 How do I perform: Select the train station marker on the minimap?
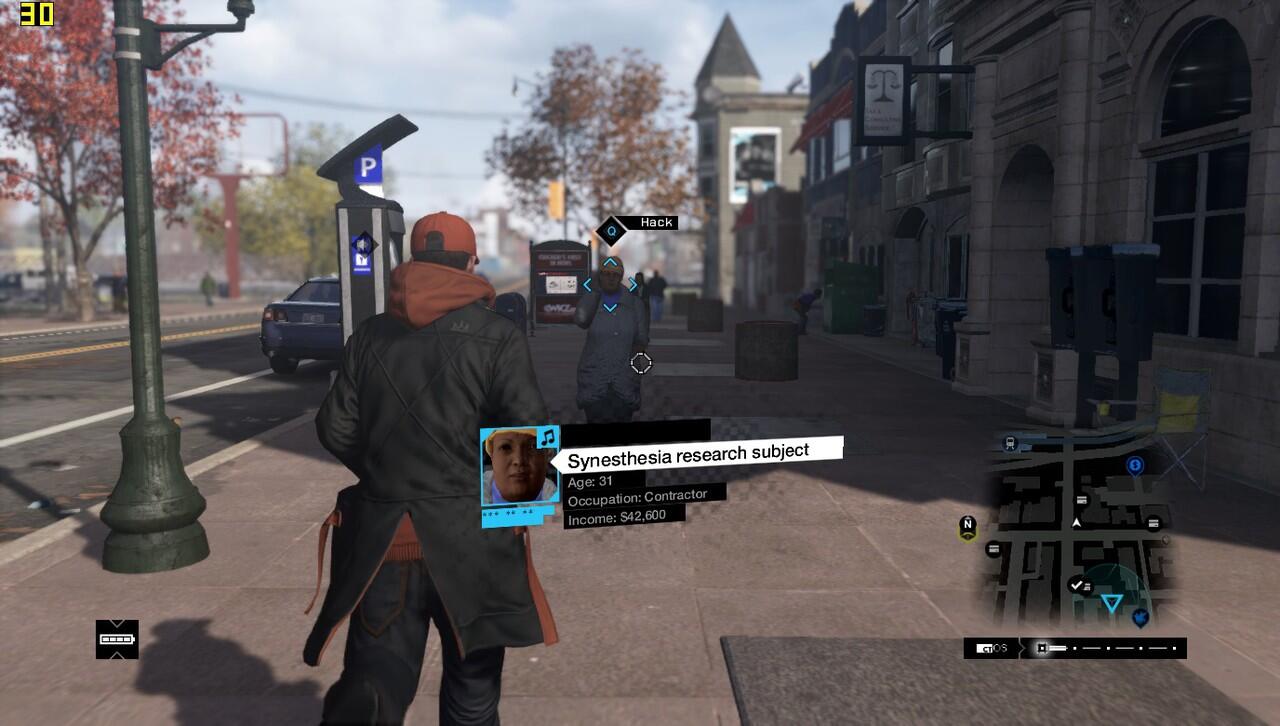(x=1010, y=444)
